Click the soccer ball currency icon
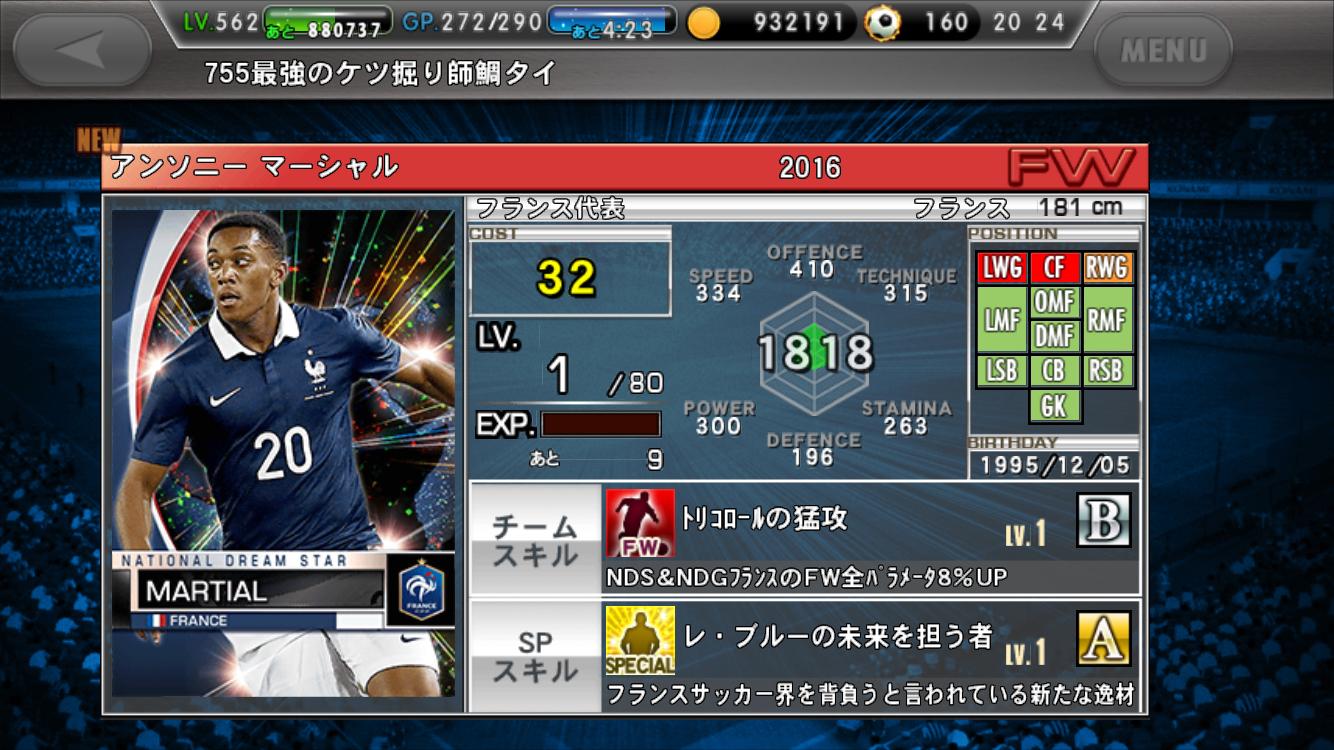The image size is (1334, 750). 883,23
